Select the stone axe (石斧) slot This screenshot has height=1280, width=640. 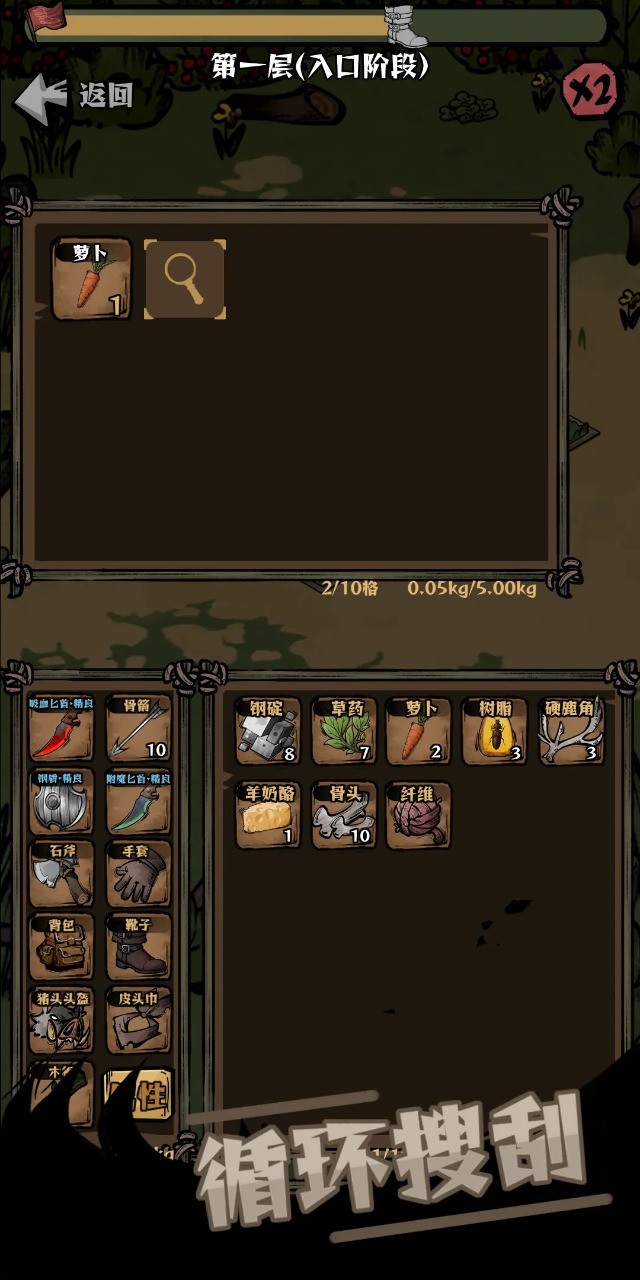61,874
